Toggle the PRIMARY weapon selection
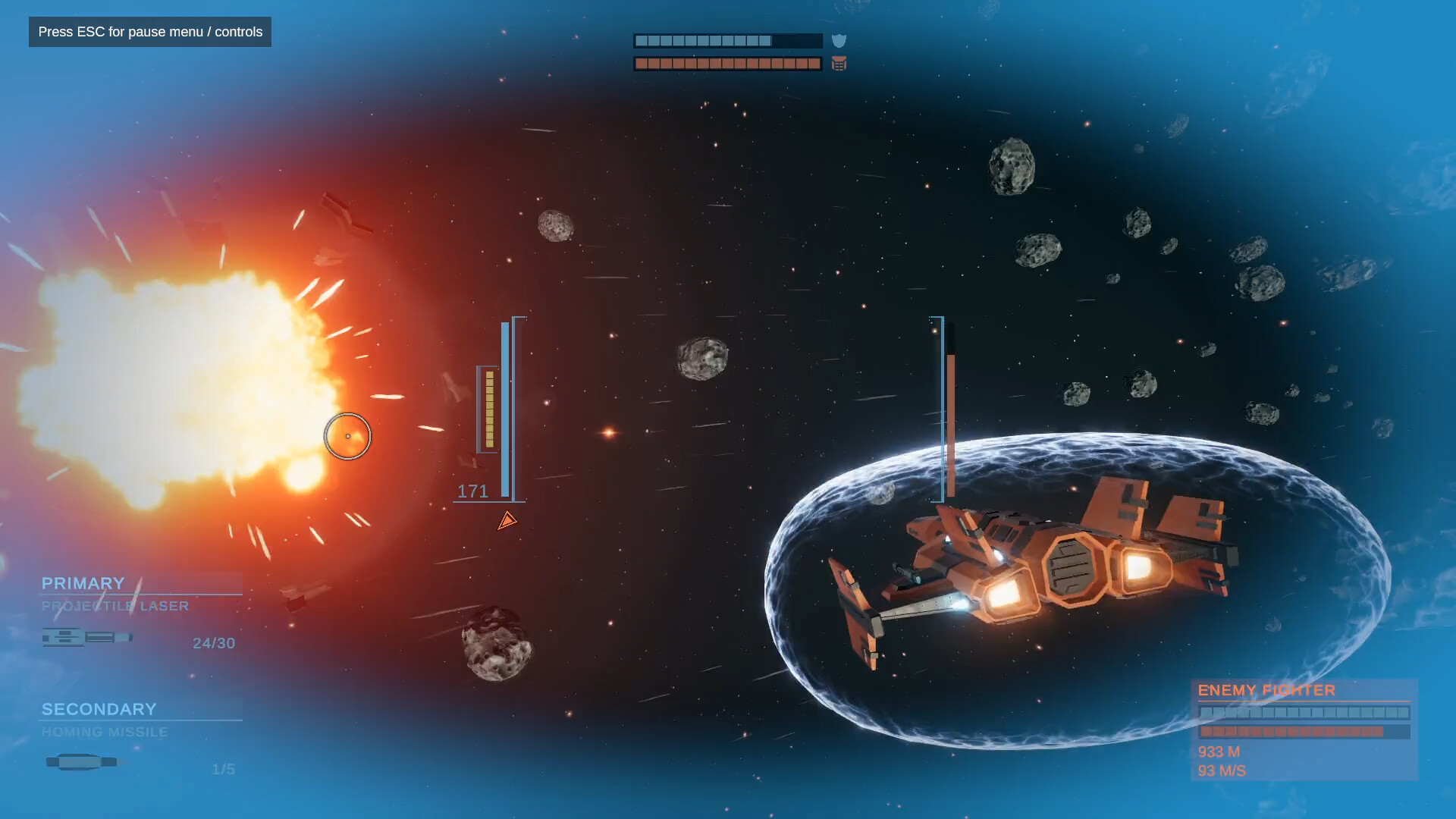 pyautogui.click(x=83, y=584)
